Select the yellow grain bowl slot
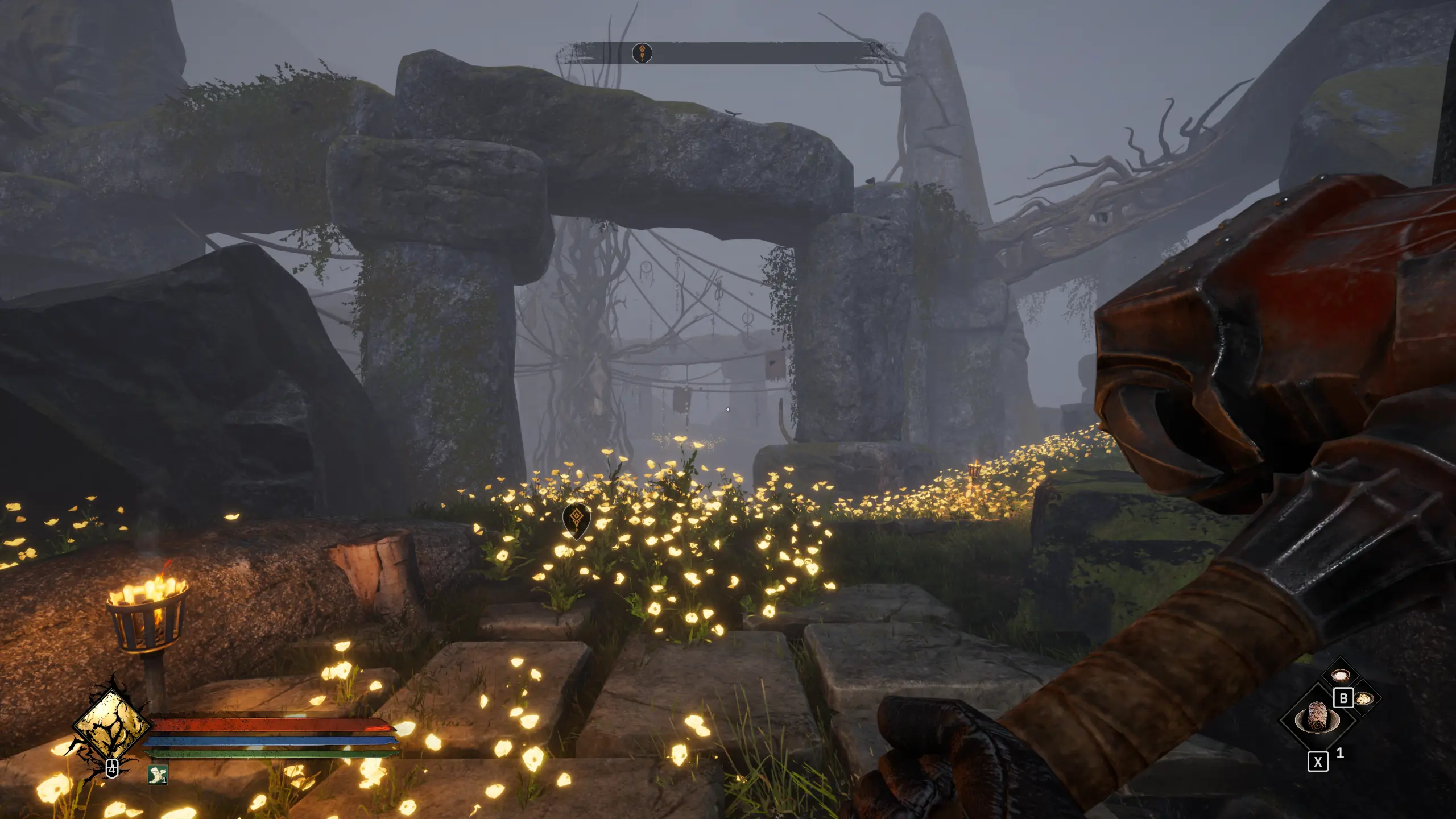This screenshot has width=1456, height=819. (1364, 698)
